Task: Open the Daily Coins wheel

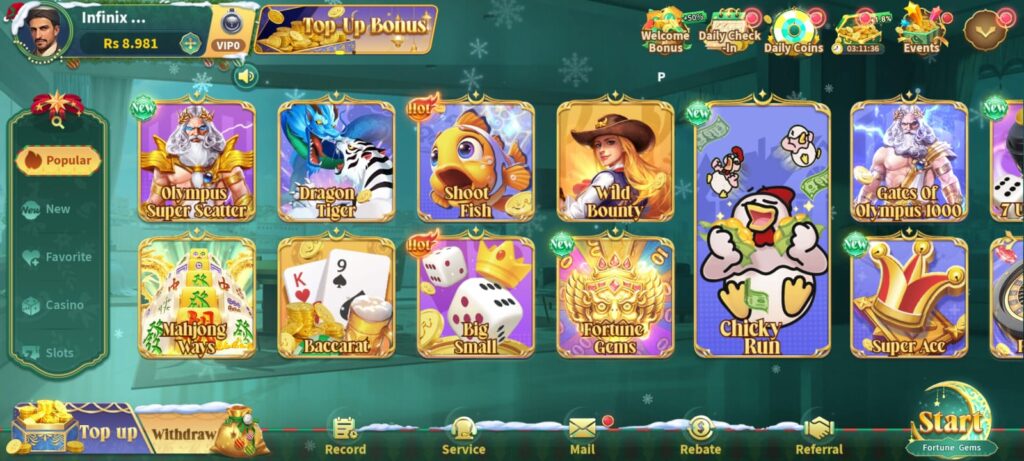Action: [793, 30]
